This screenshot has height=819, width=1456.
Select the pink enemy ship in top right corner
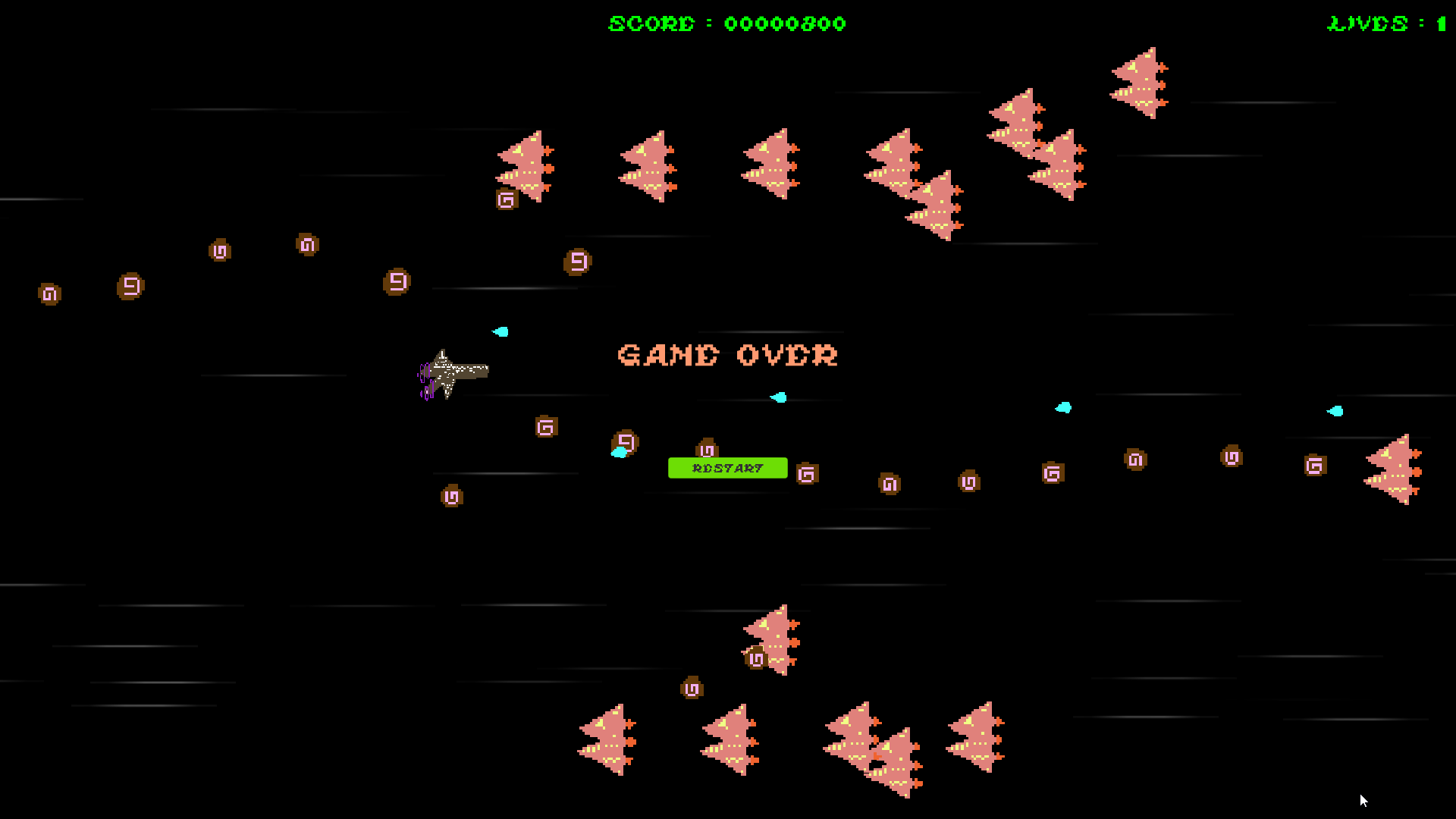coord(1137,83)
